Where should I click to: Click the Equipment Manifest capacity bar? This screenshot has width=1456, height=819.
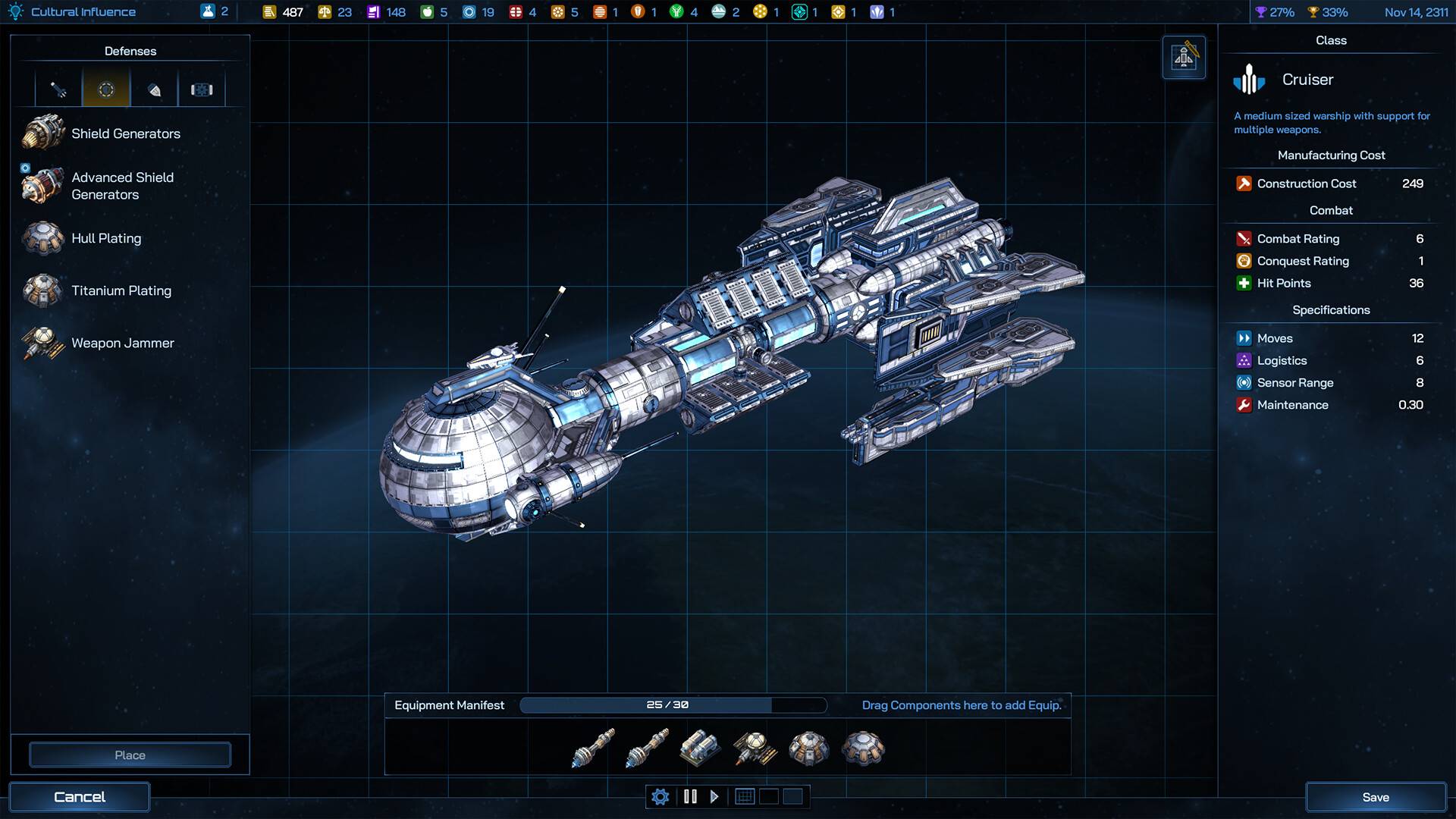pyautogui.click(x=673, y=704)
